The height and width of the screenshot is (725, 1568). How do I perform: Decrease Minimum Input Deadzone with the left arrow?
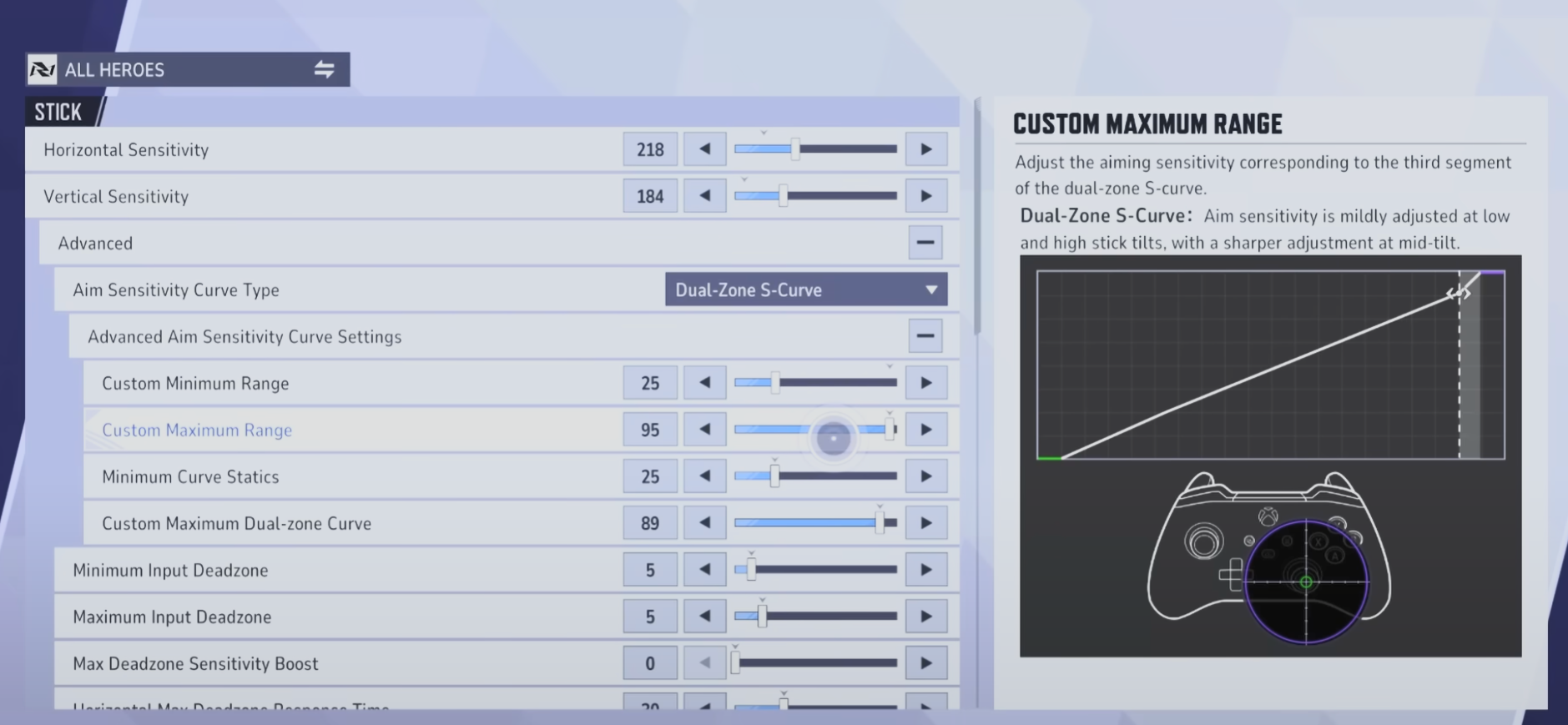[x=705, y=569]
